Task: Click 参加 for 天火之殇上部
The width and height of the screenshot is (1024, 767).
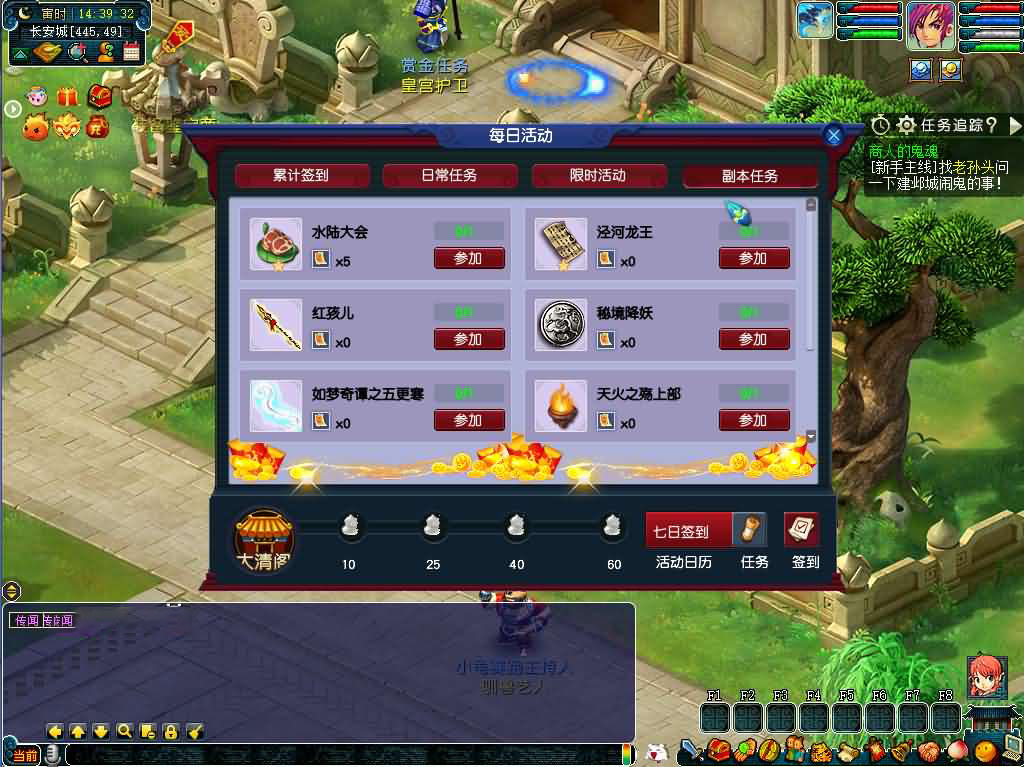Action: coord(753,420)
